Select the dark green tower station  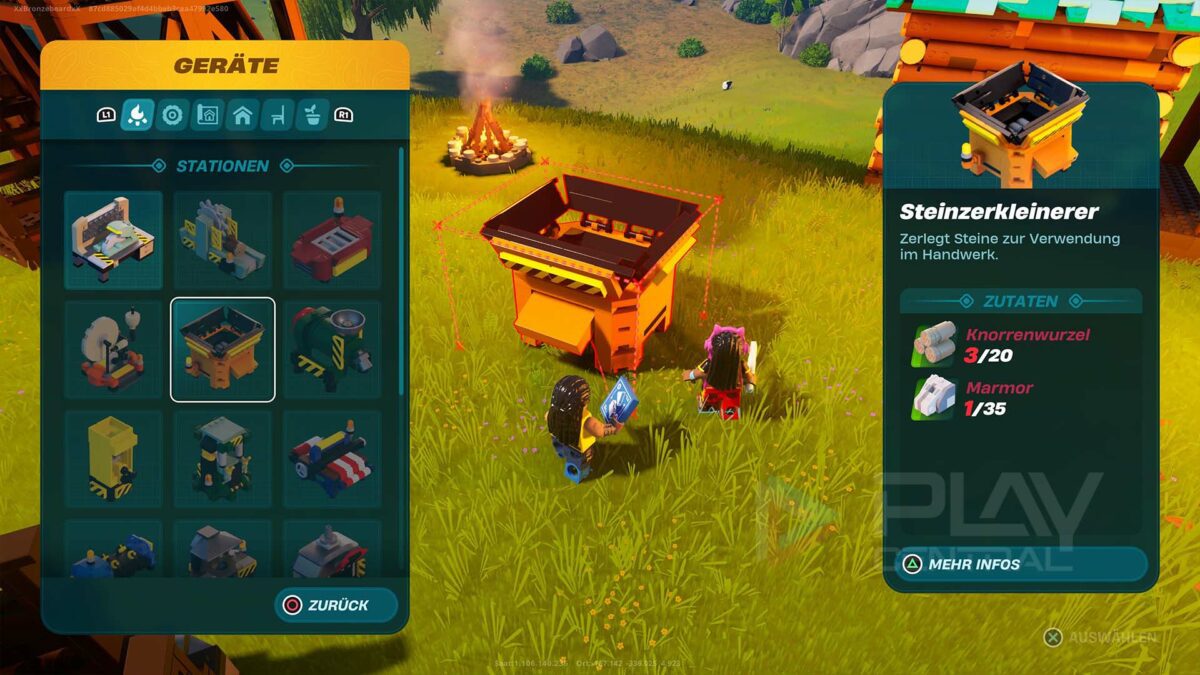[x=222, y=459]
